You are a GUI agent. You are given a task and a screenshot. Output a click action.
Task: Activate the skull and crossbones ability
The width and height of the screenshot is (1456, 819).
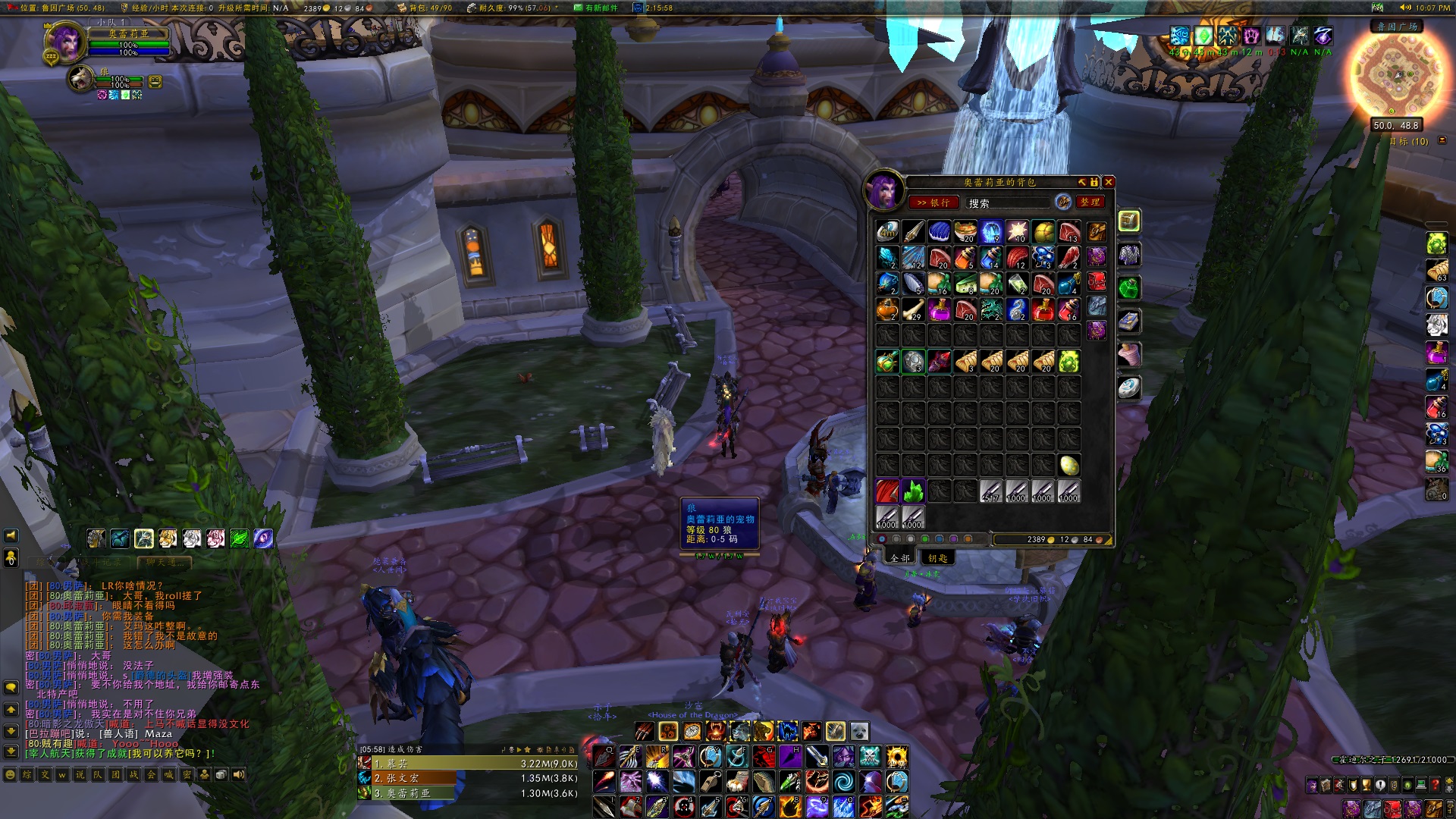870,756
